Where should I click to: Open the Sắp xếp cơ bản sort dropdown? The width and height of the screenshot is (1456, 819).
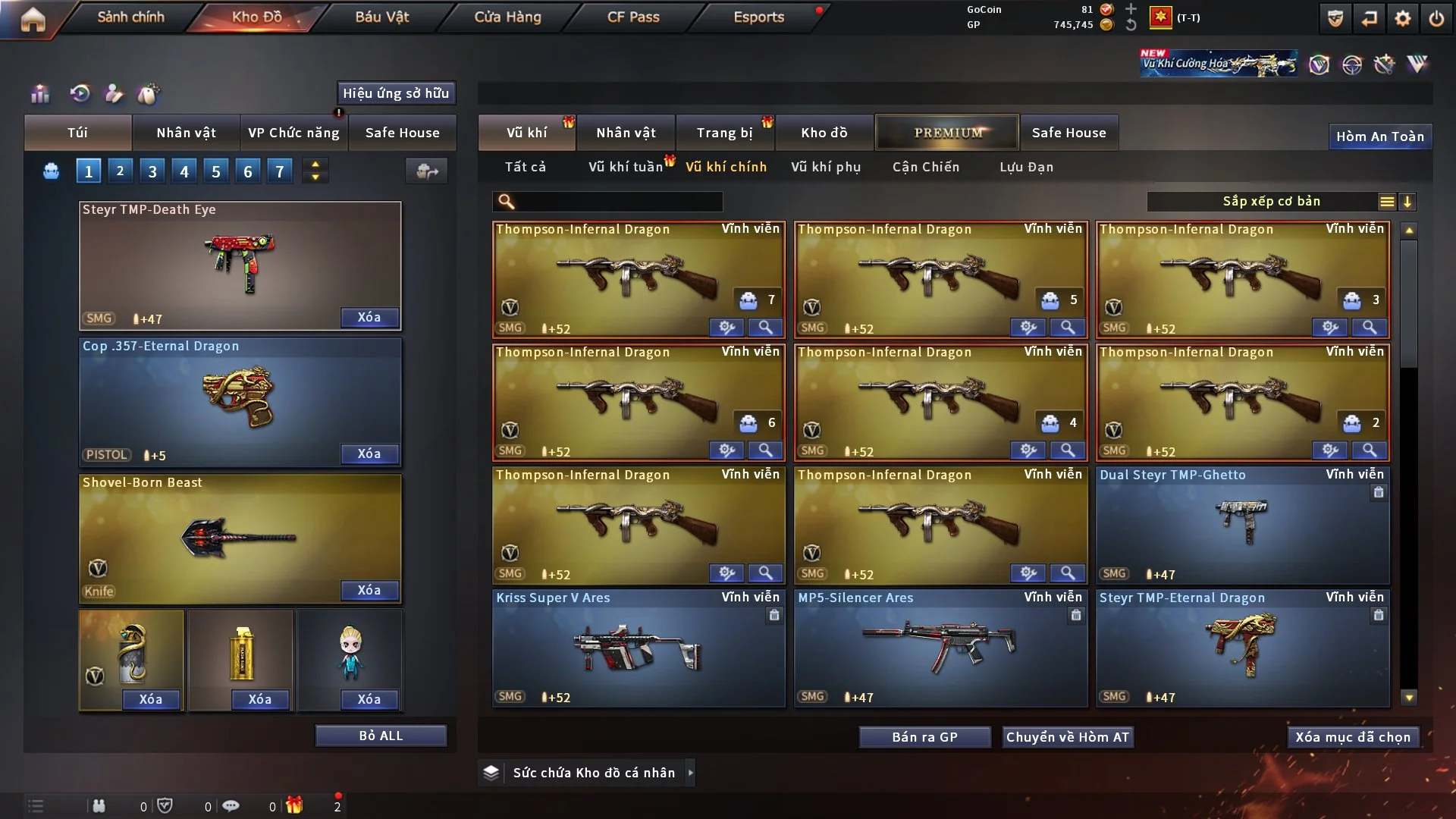click(1271, 202)
